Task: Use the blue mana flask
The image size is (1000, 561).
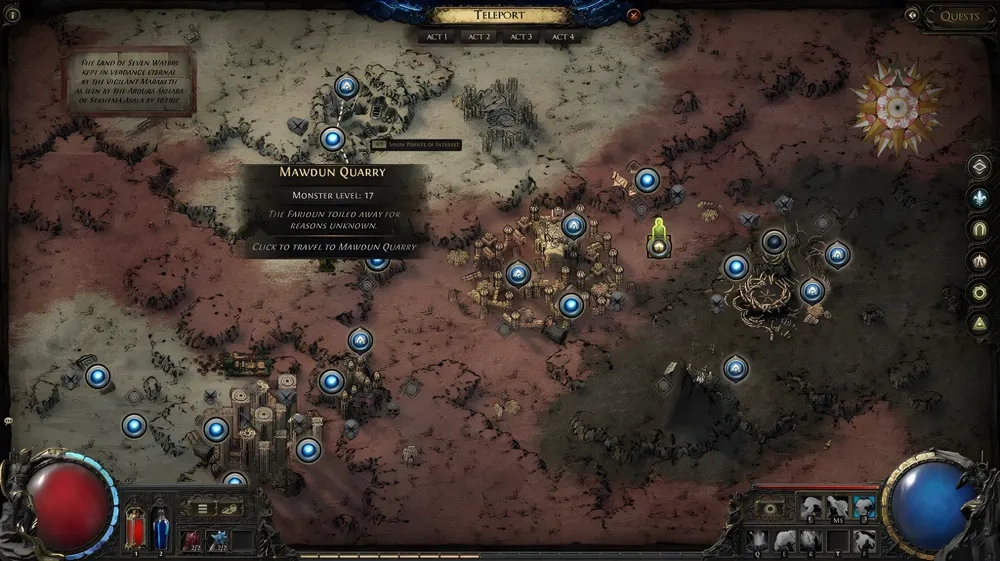Action: [x=160, y=528]
